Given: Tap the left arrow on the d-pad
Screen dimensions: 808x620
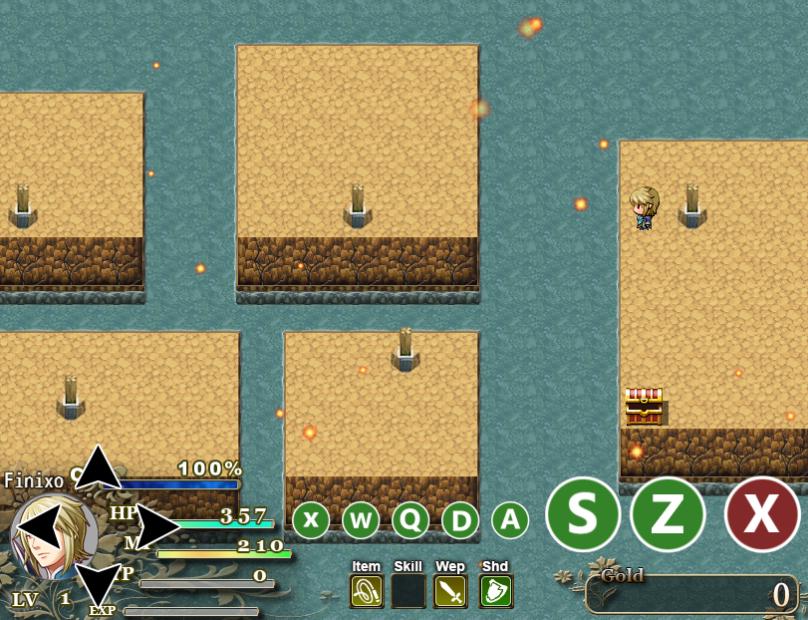Looking at the screenshot, I should coord(39,526).
